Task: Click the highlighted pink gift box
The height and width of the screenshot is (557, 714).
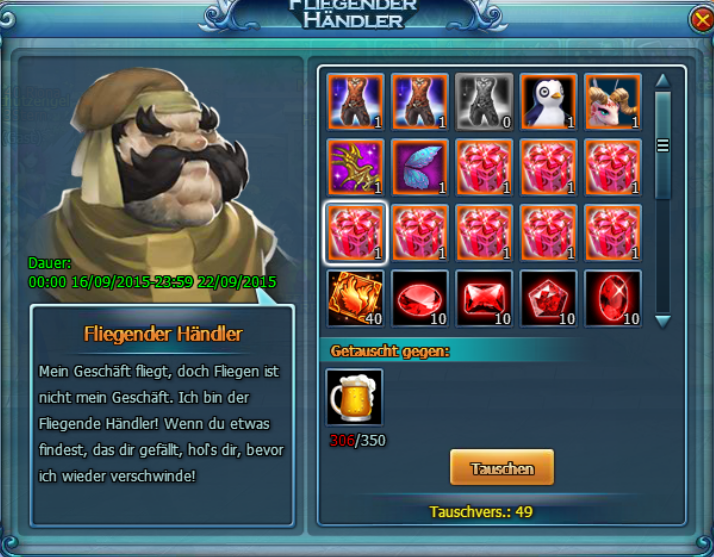Action: [x=356, y=233]
